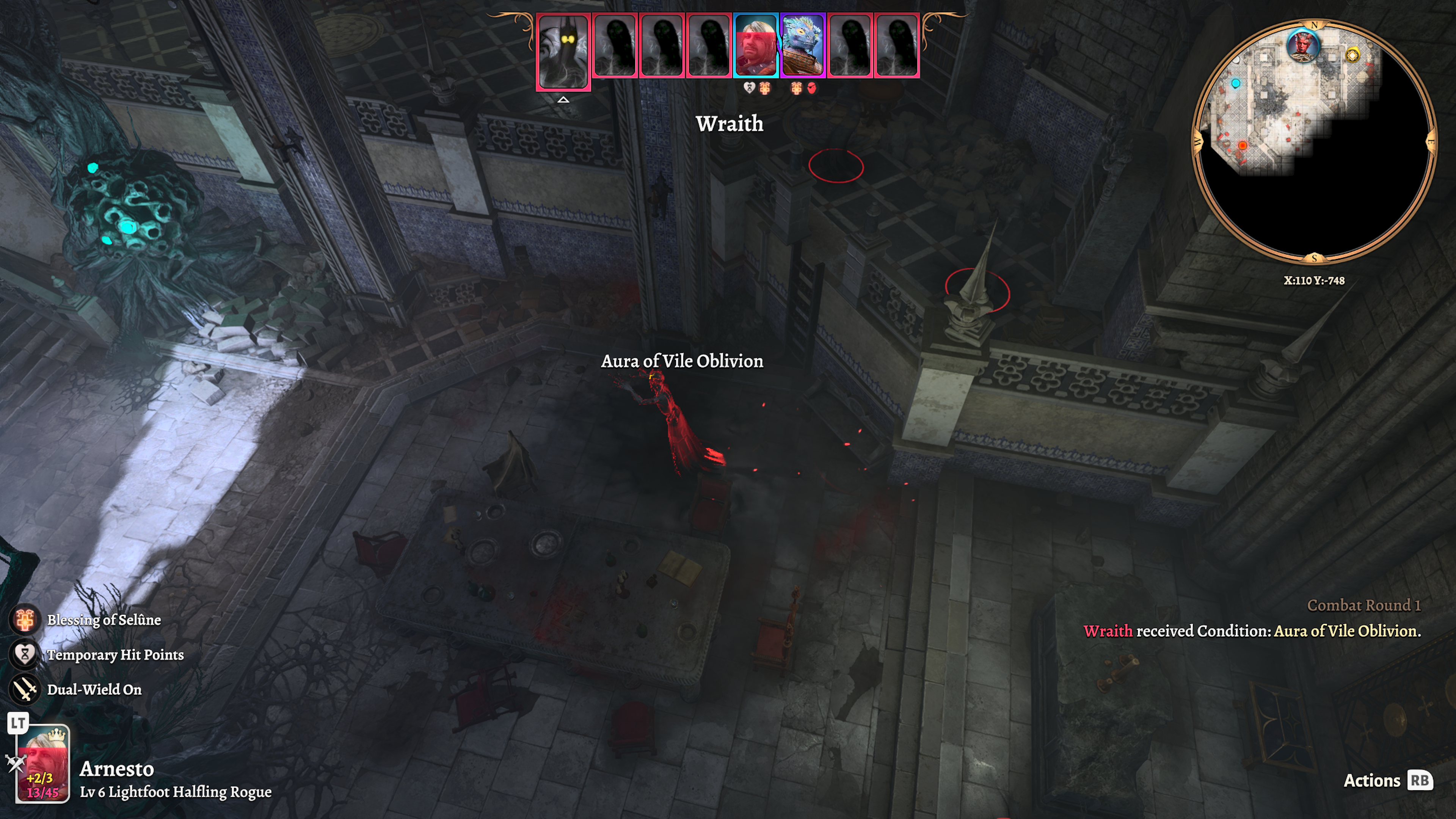The width and height of the screenshot is (1456, 819).
Task: Open the circular minimap
Action: 1313,141
